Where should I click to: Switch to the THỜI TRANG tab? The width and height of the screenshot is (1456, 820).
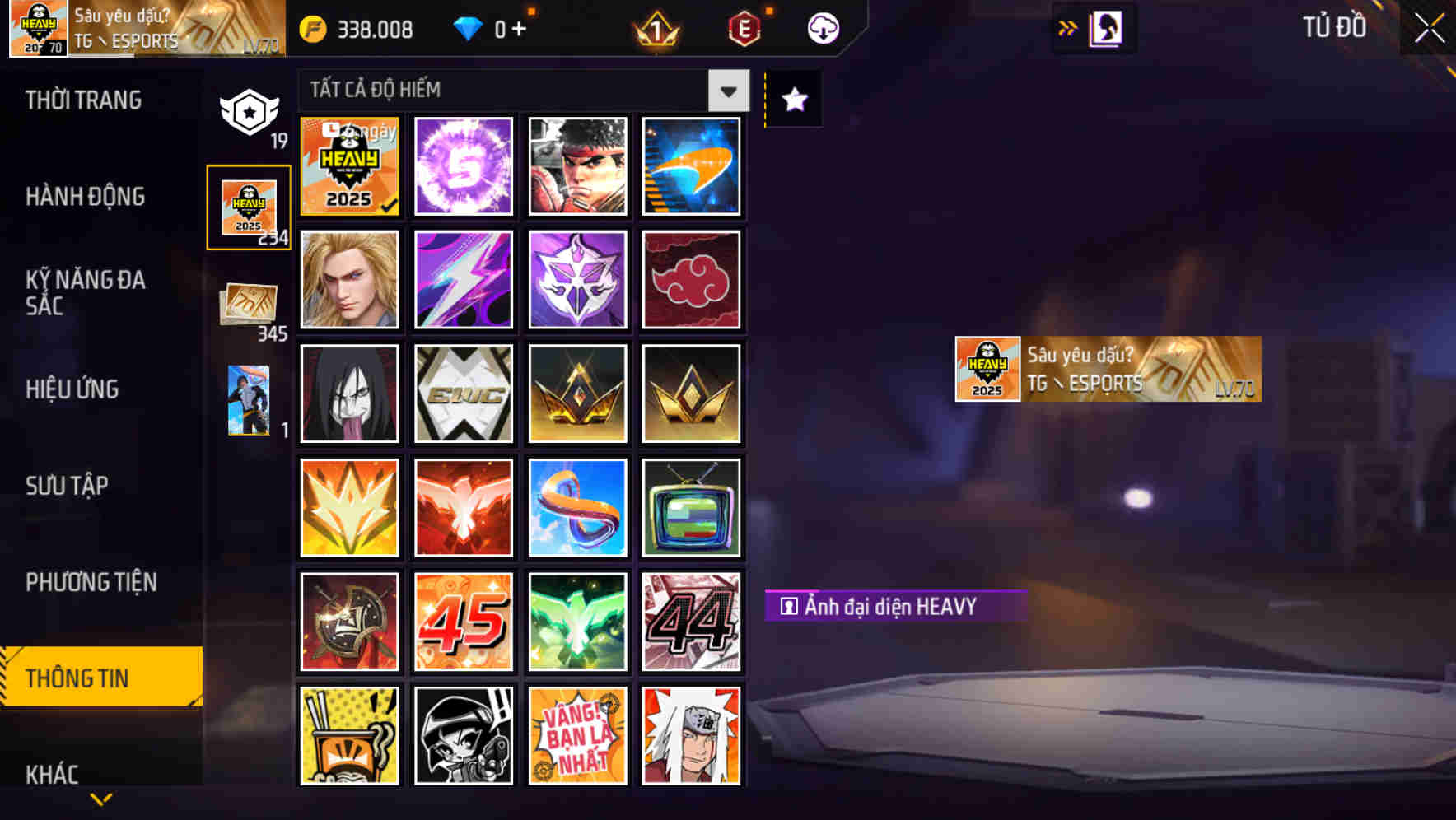pos(85,100)
